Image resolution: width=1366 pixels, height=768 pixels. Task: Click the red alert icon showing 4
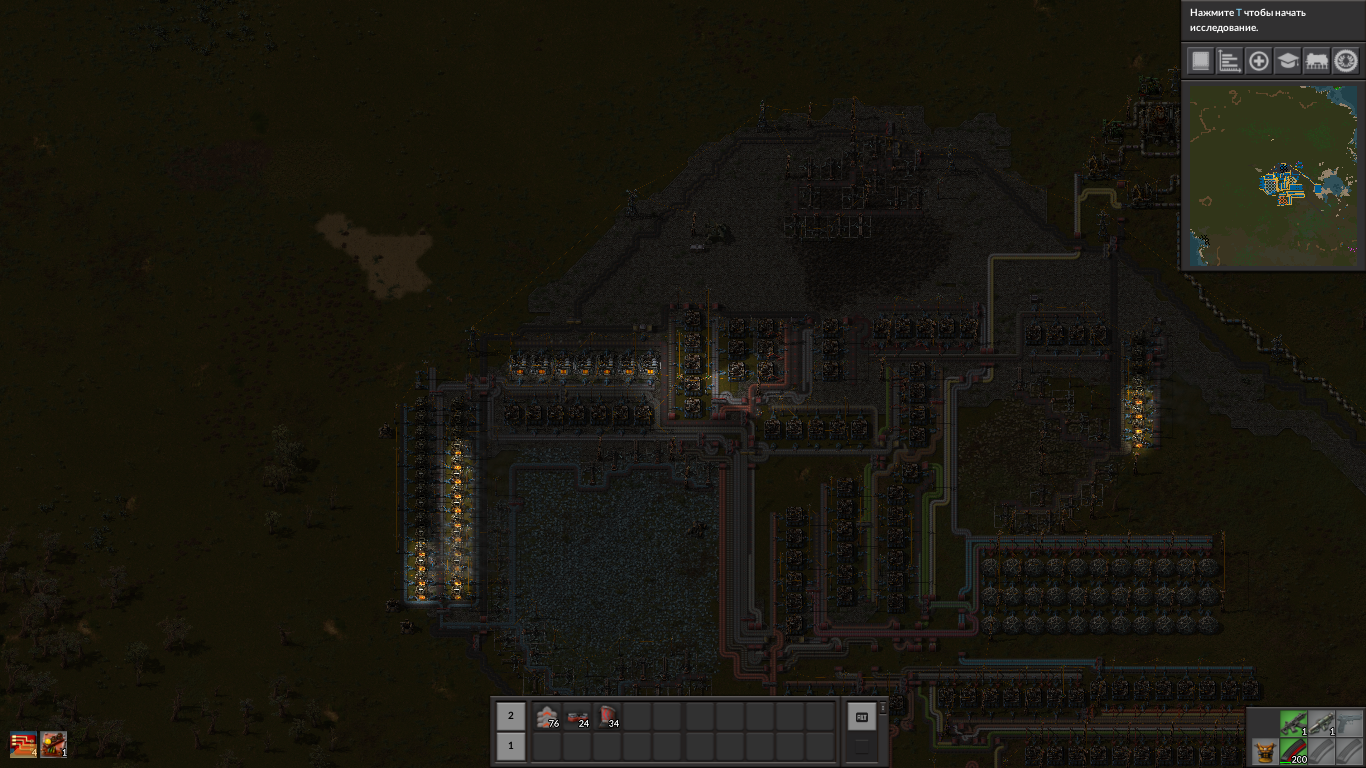pyautogui.click(x=23, y=745)
